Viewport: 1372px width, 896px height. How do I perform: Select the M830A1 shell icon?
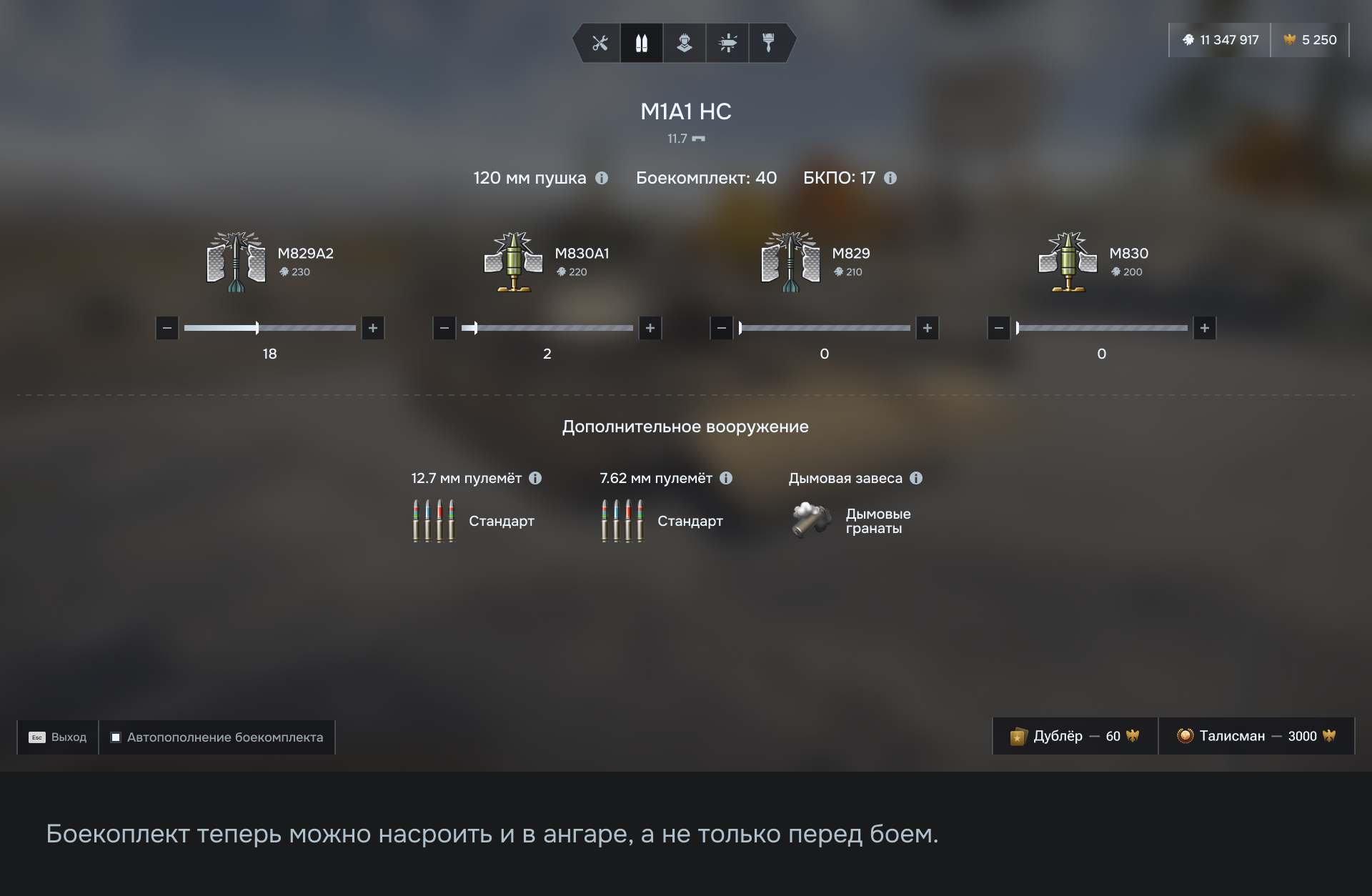click(x=513, y=261)
